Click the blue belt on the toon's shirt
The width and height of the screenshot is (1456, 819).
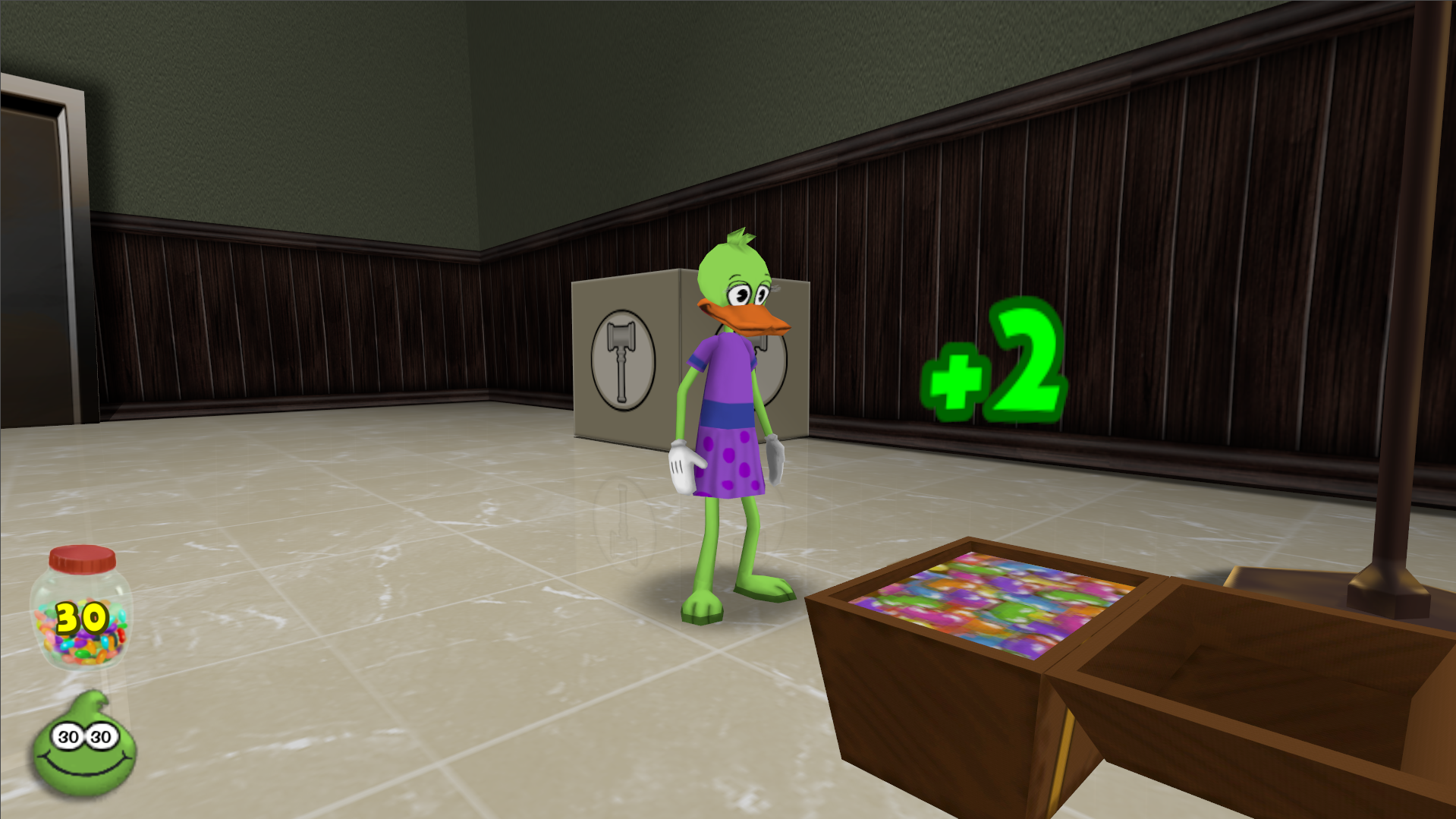click(x=727, y=414)
